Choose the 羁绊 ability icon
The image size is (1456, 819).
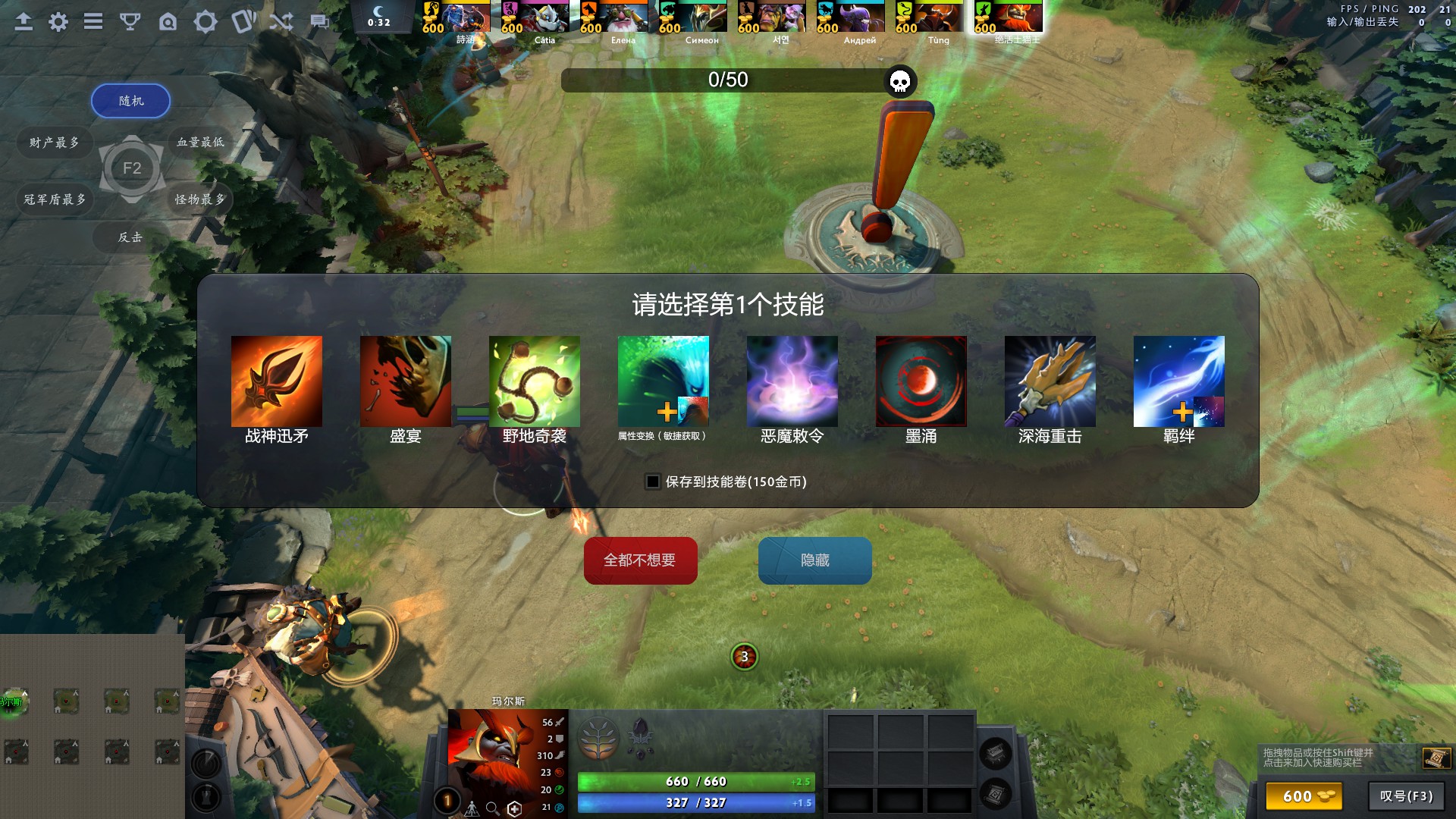[1178, 381]
